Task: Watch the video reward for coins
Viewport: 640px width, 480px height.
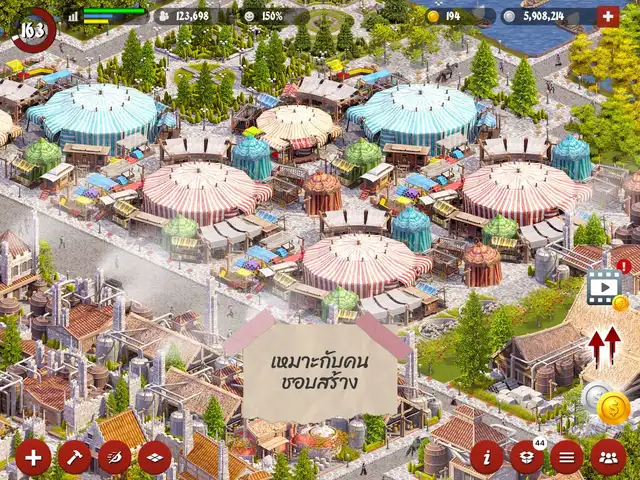Action: coord(605,287)
